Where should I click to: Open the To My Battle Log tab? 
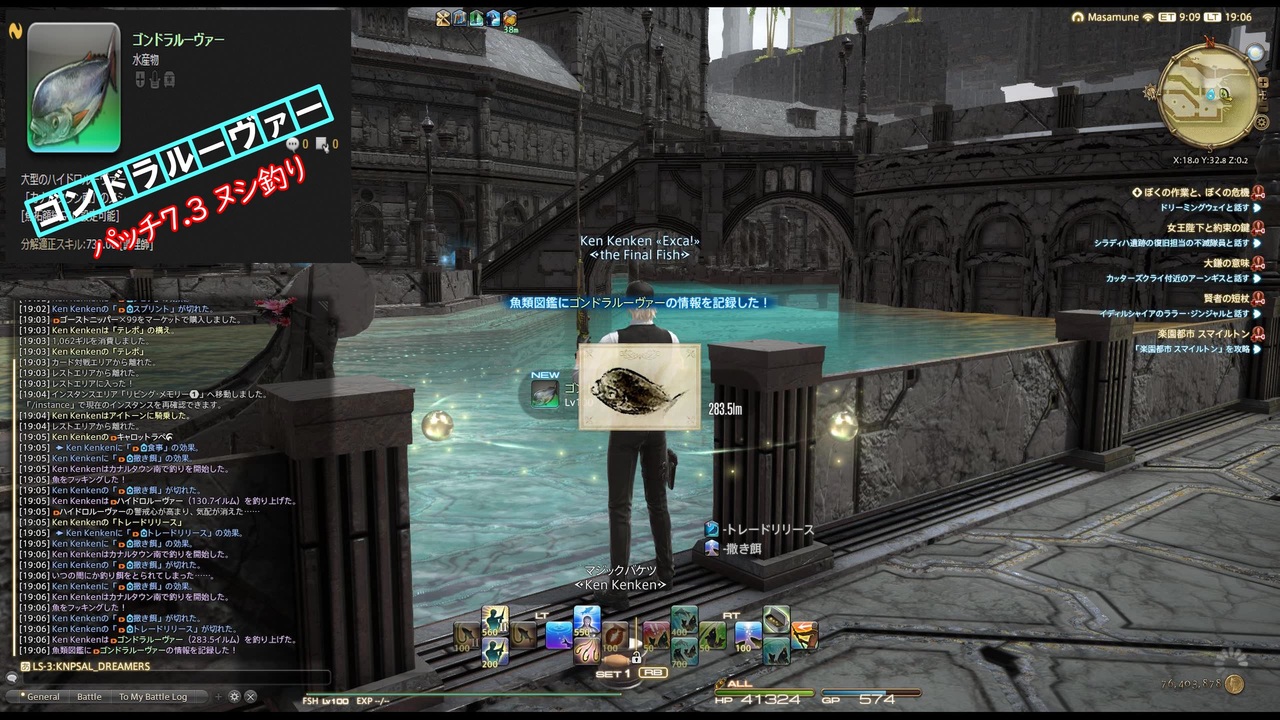[x=153, y=697]
